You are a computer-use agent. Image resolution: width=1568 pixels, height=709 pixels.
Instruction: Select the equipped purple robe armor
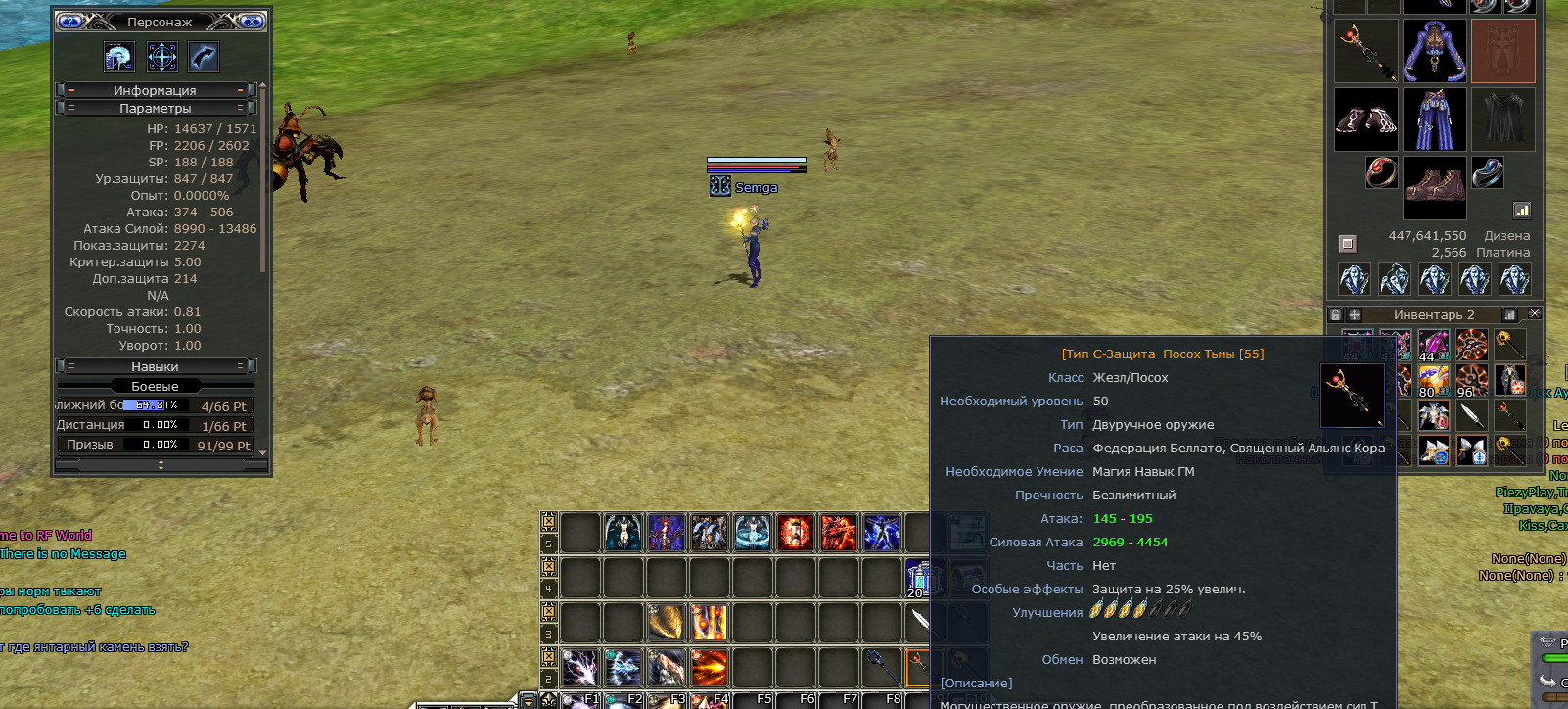coord(1434,119)
